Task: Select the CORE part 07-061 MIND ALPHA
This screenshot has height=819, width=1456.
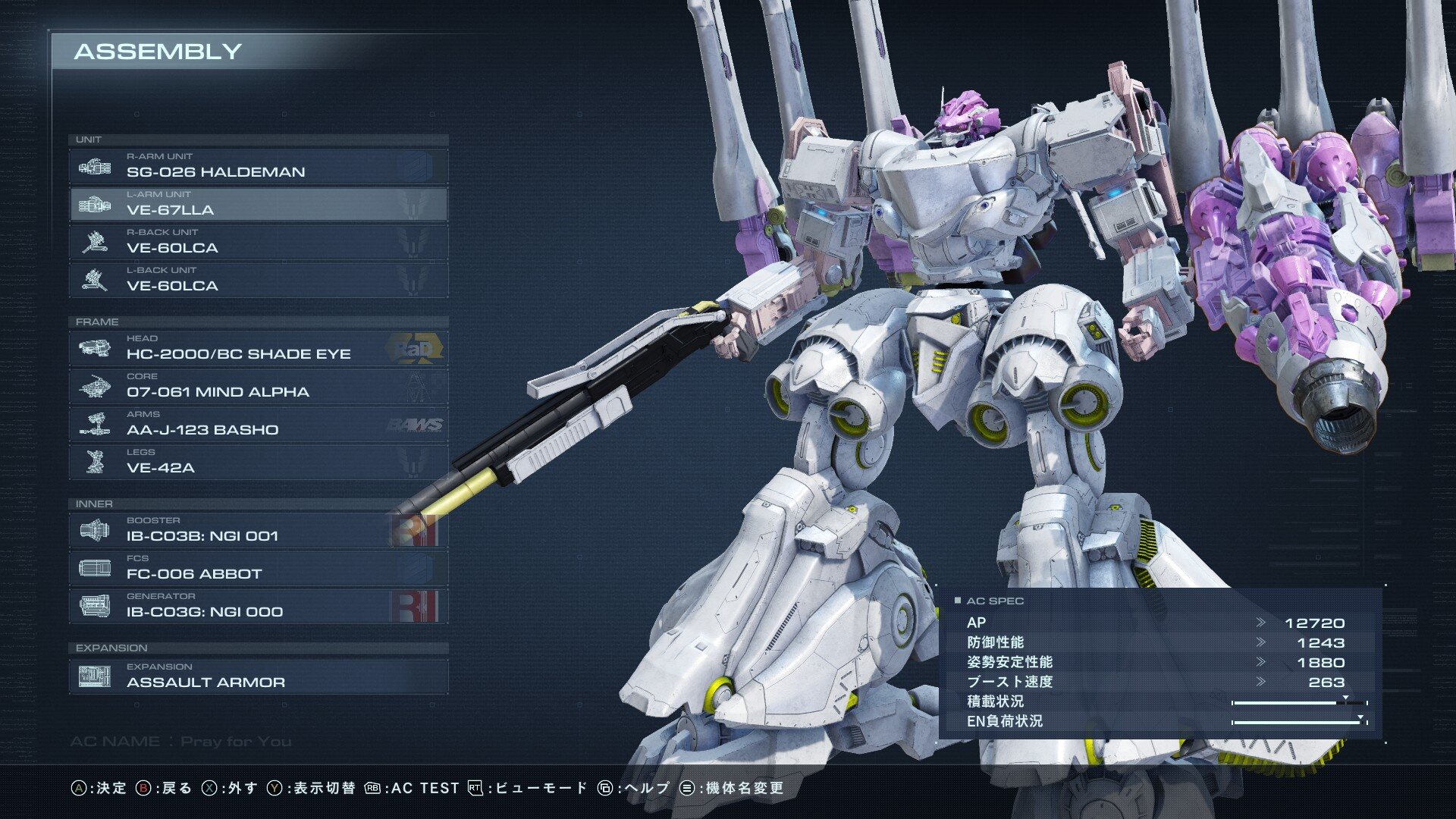Action: (x=258, y=387)
